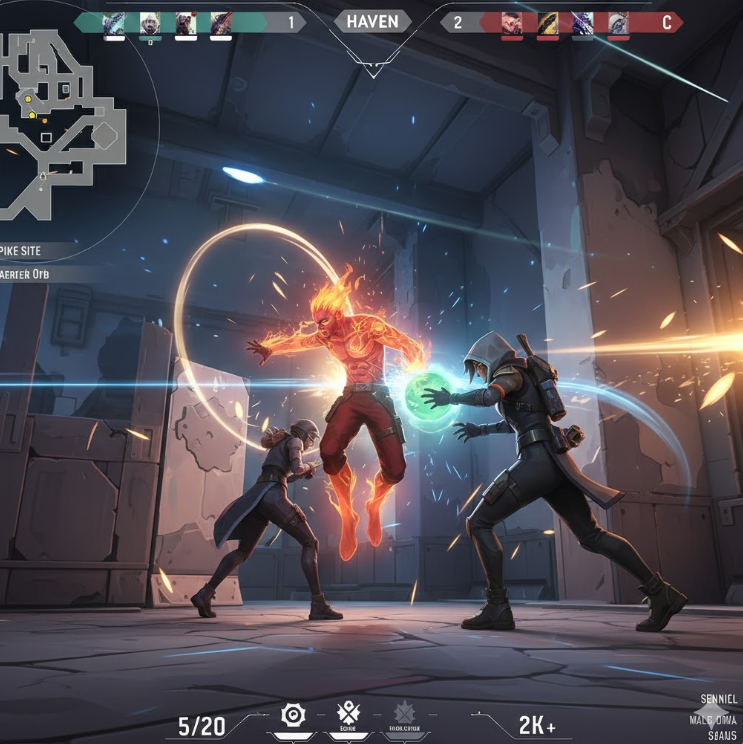Select the yellow agent portrait on red team
The height and width of the screenshot is (744, 743).
coord(548,22)
